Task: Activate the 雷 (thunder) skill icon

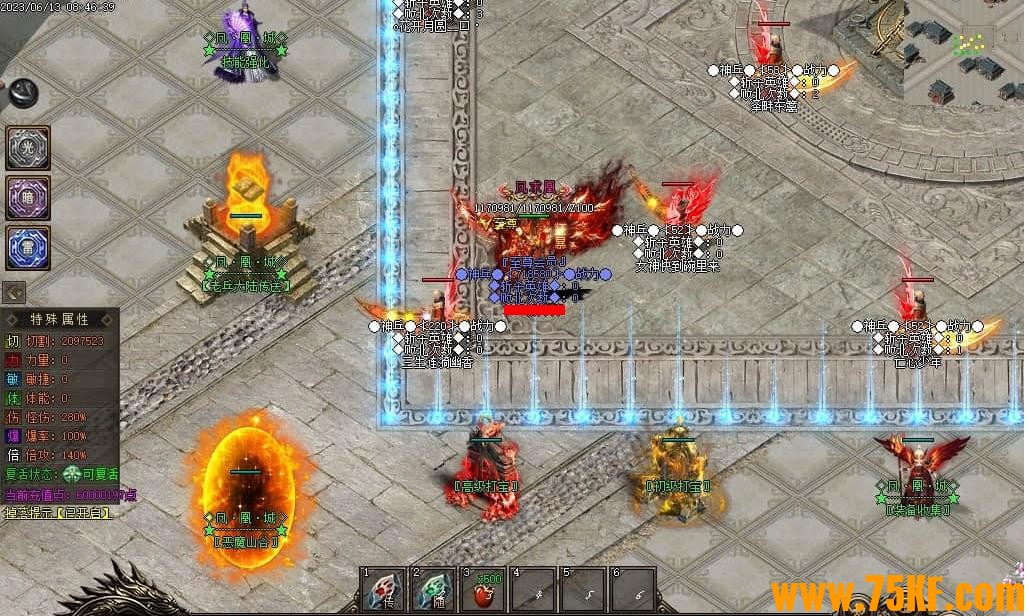Action: pos(27,246)
